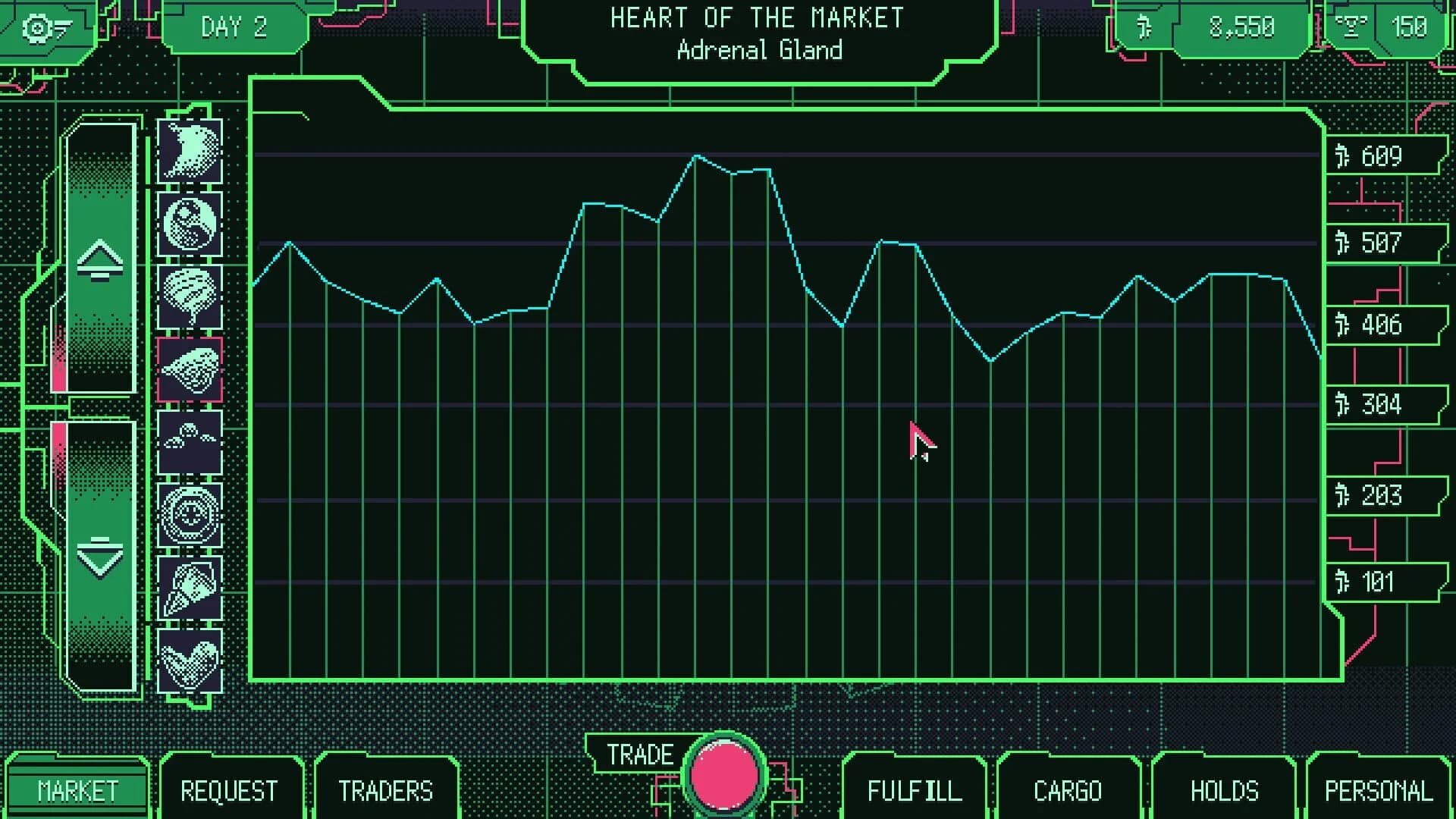
Task: Select the eye-shaped commodity icon
Action: [189, 516]
